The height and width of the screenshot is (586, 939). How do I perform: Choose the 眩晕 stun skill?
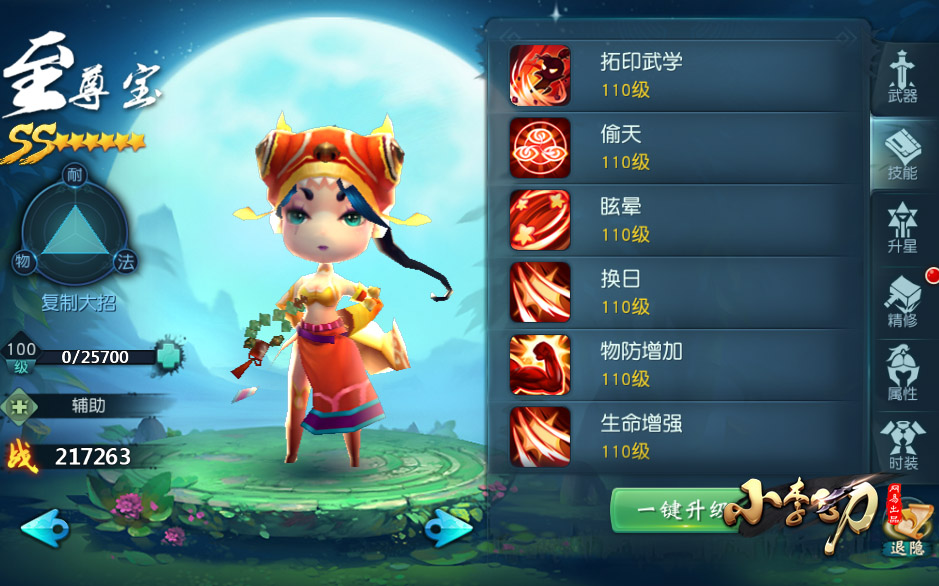point(684,220)
